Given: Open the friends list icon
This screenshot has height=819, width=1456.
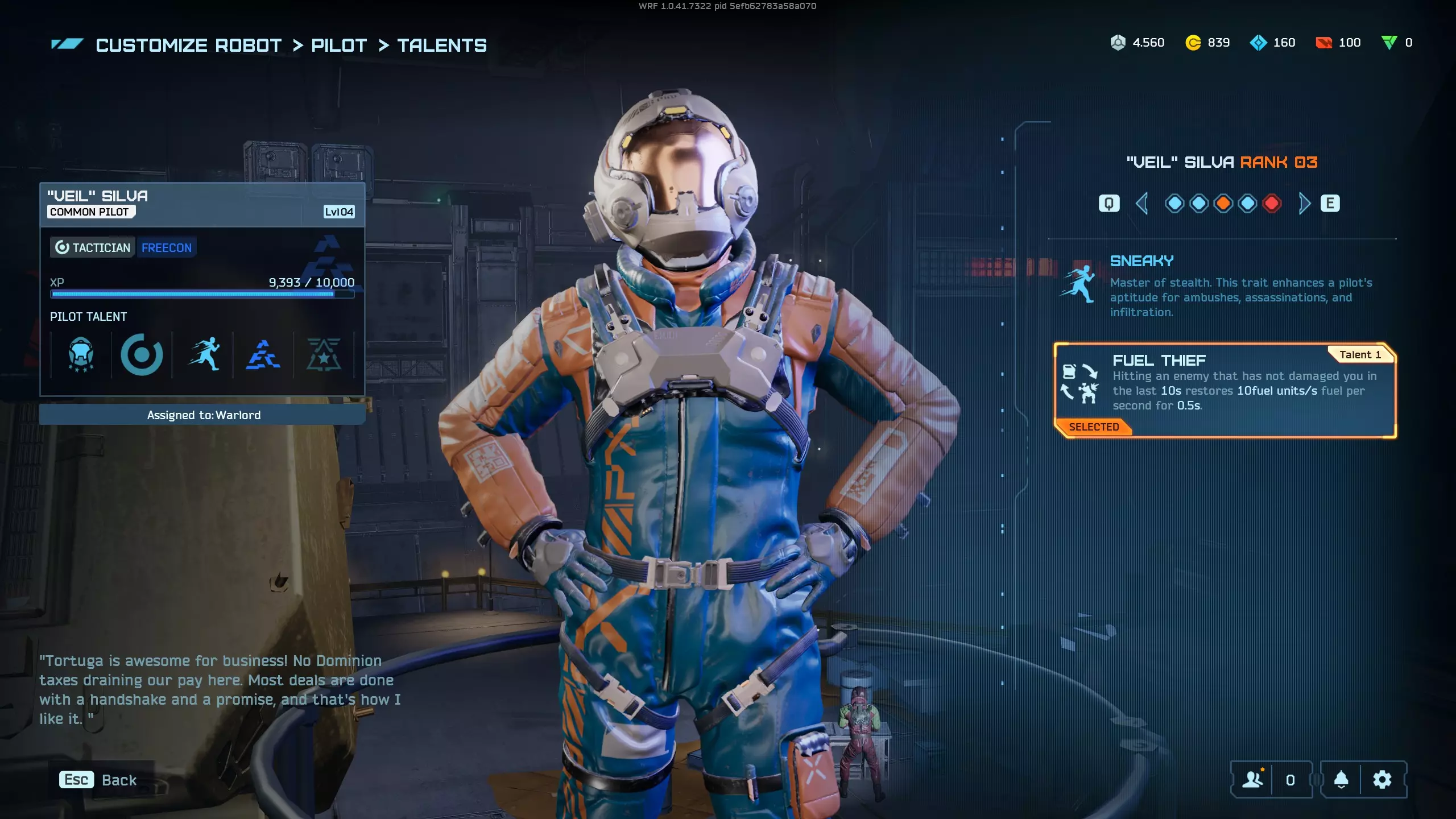Looking at the screenshot, I should [1253, 780].
